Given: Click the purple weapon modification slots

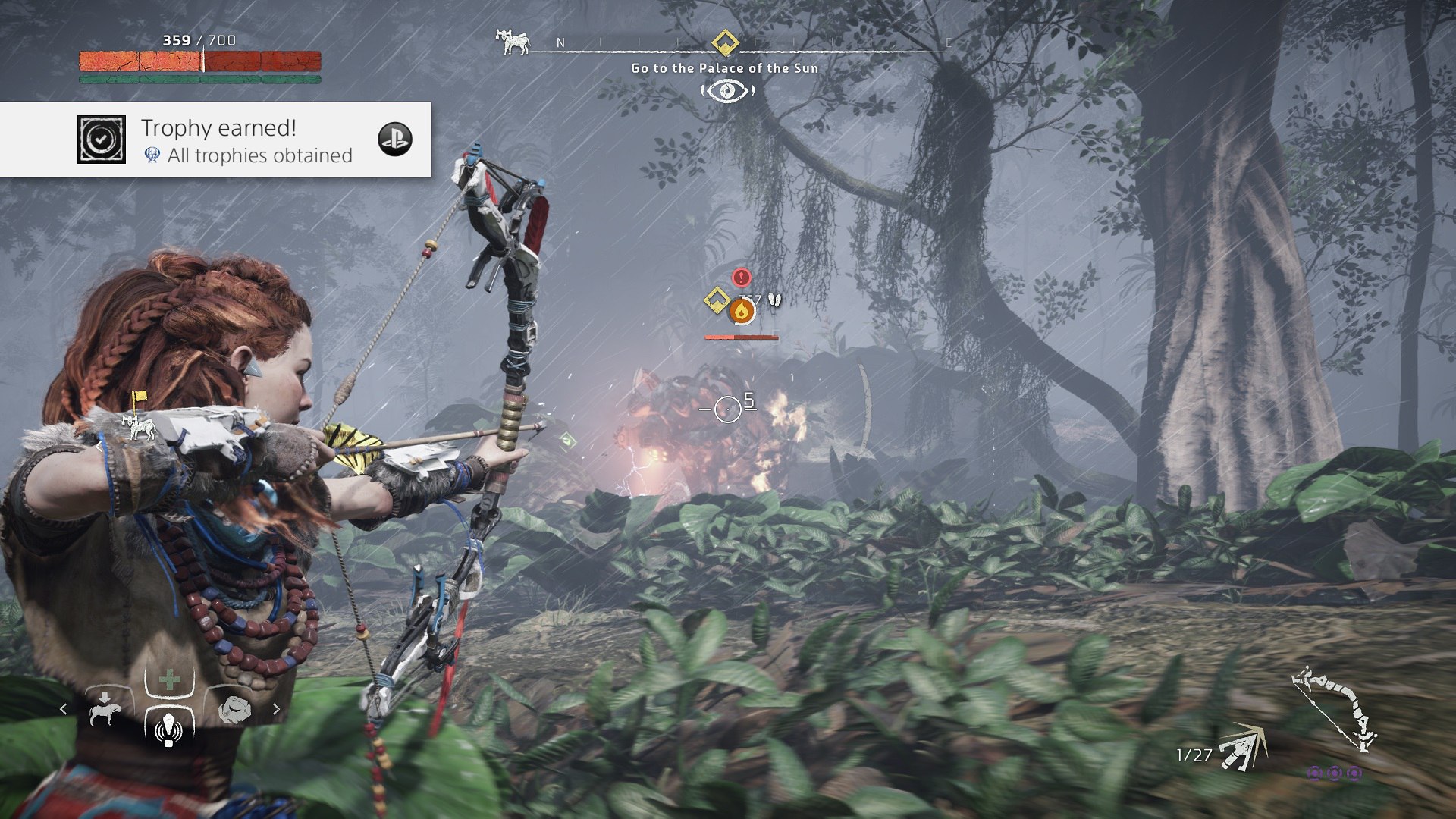Looking at the screenshot, I should tap(1335, 773).
